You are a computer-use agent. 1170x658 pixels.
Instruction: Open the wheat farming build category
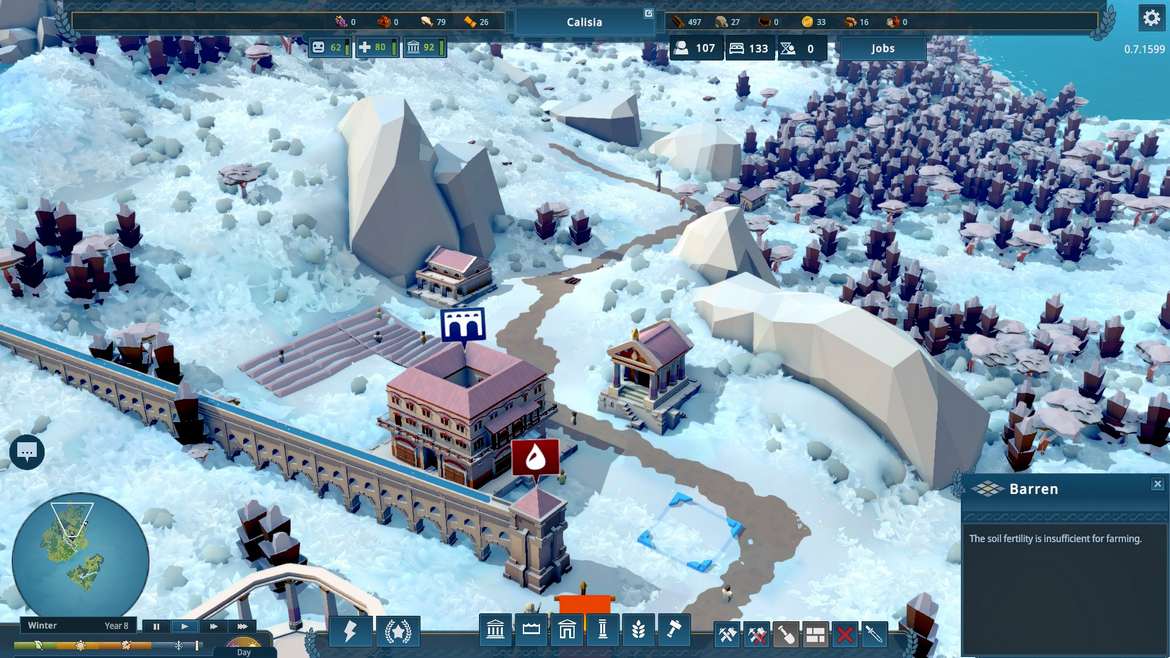[x=638, y=631]
